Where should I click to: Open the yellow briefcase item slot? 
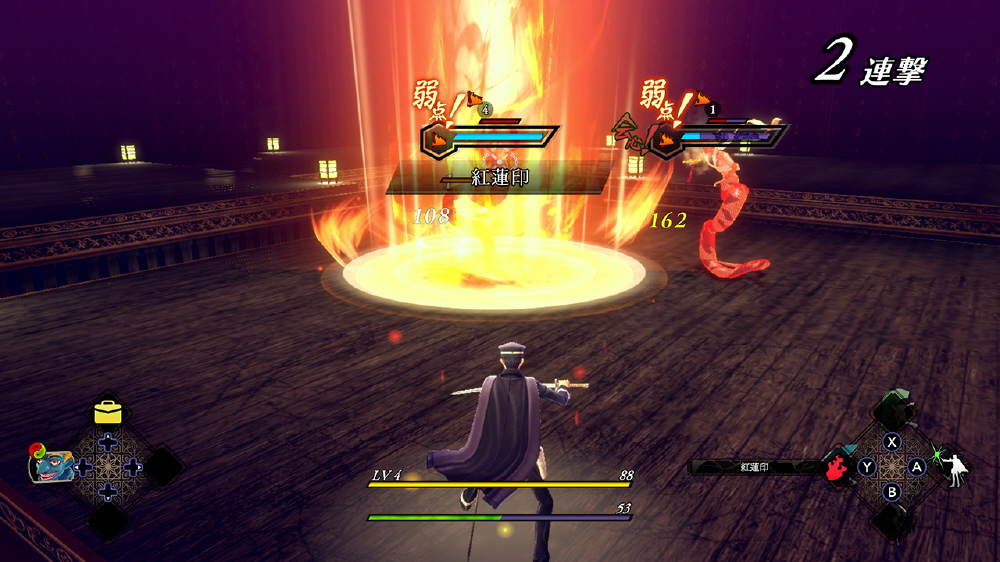107,412
